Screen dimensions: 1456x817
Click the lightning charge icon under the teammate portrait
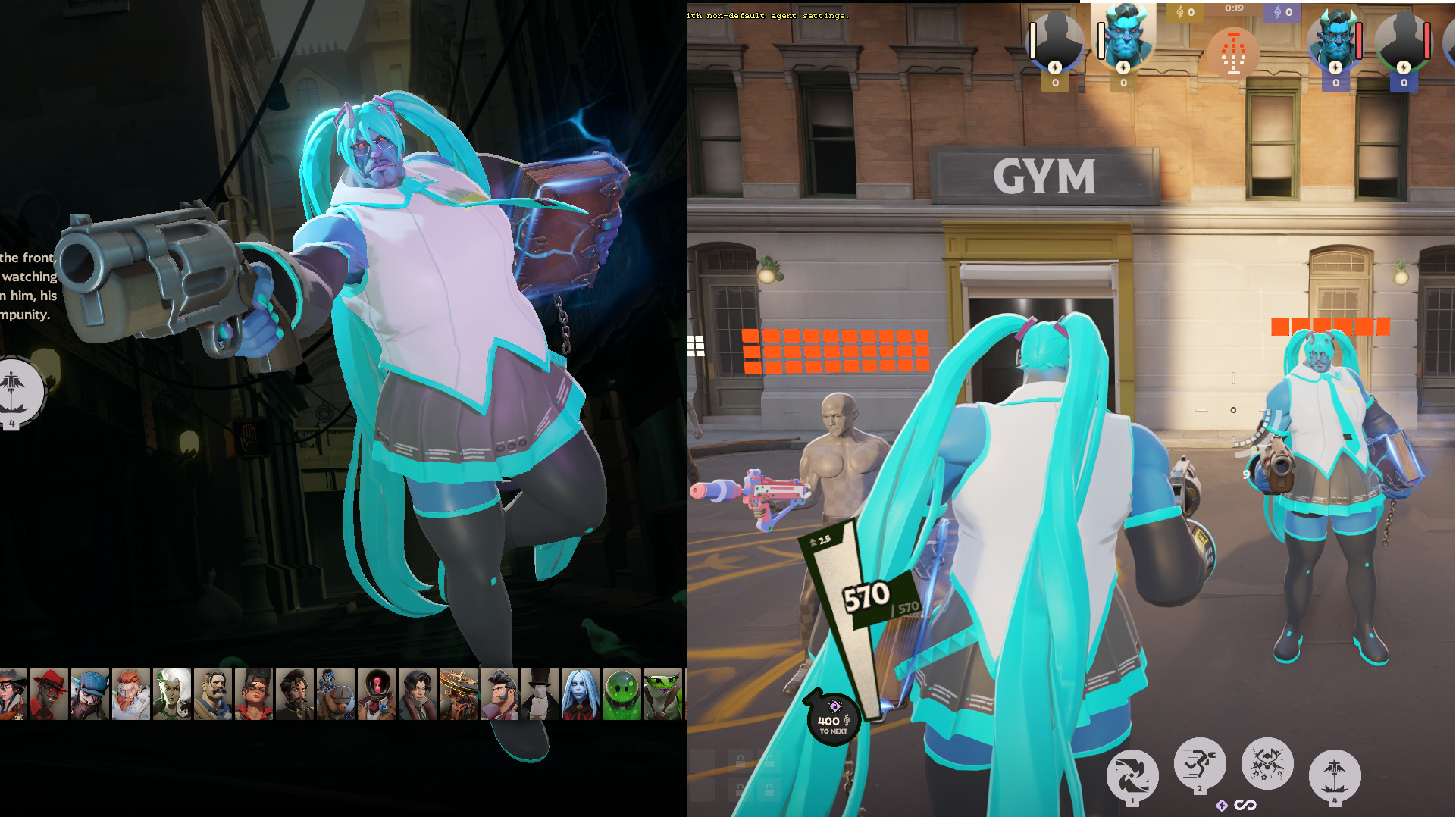pyautogui.click(x=1123, y=68)
